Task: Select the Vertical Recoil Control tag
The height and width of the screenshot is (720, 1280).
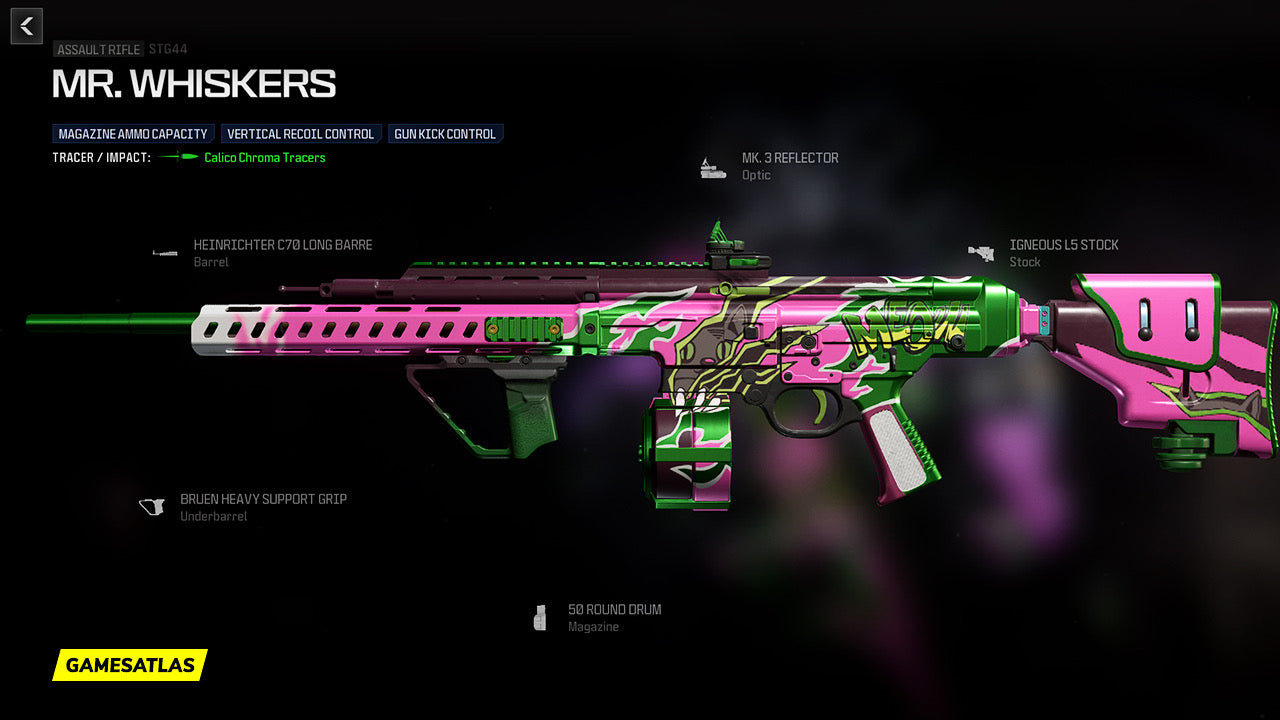Action: point(301,134)
